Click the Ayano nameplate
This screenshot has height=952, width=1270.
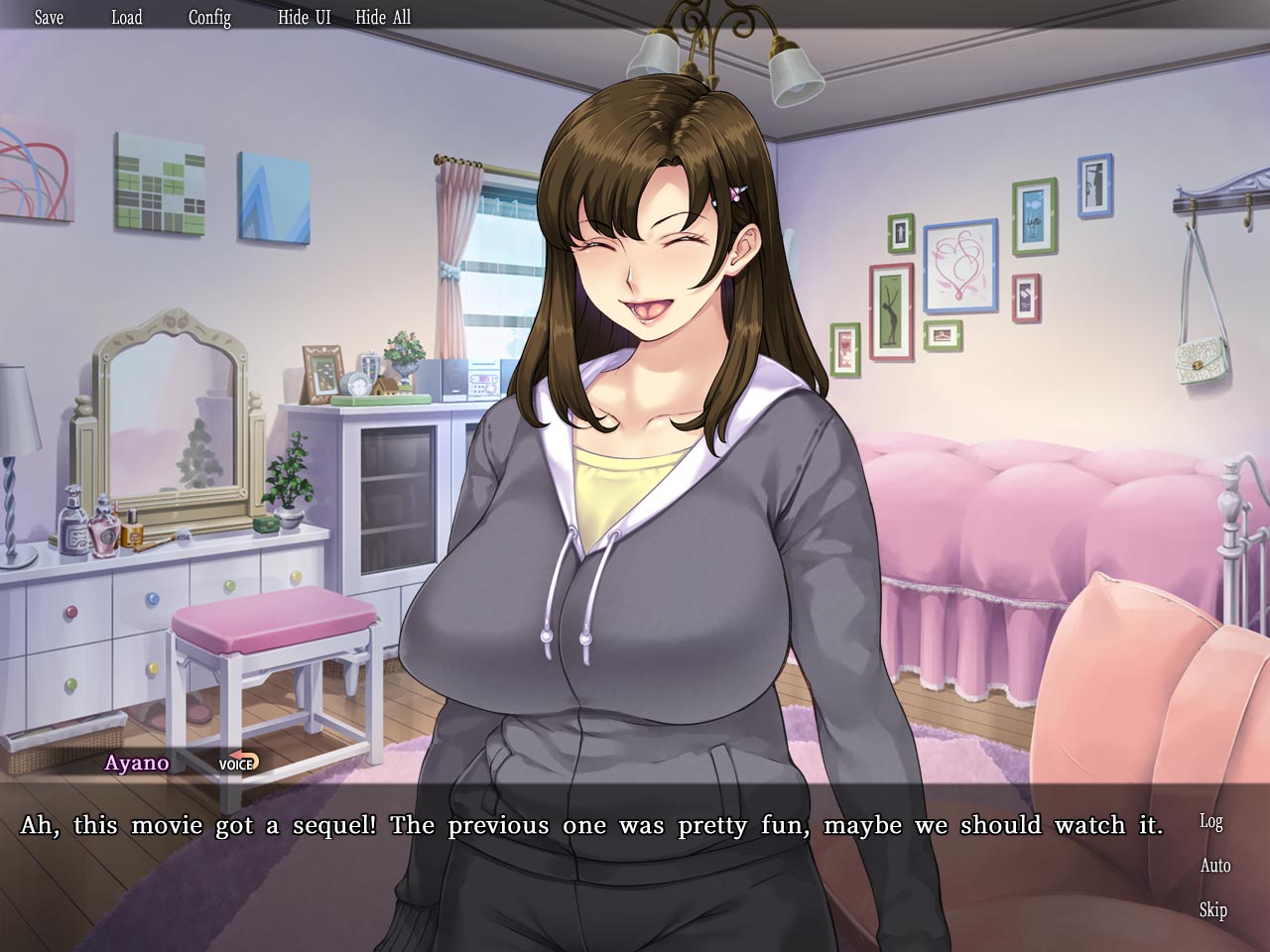click(x=137, y=764)
